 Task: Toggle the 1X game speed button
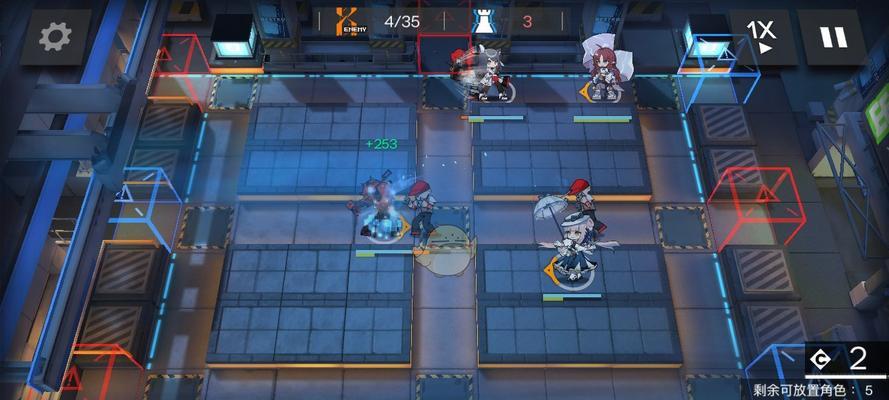click(761, 37)
